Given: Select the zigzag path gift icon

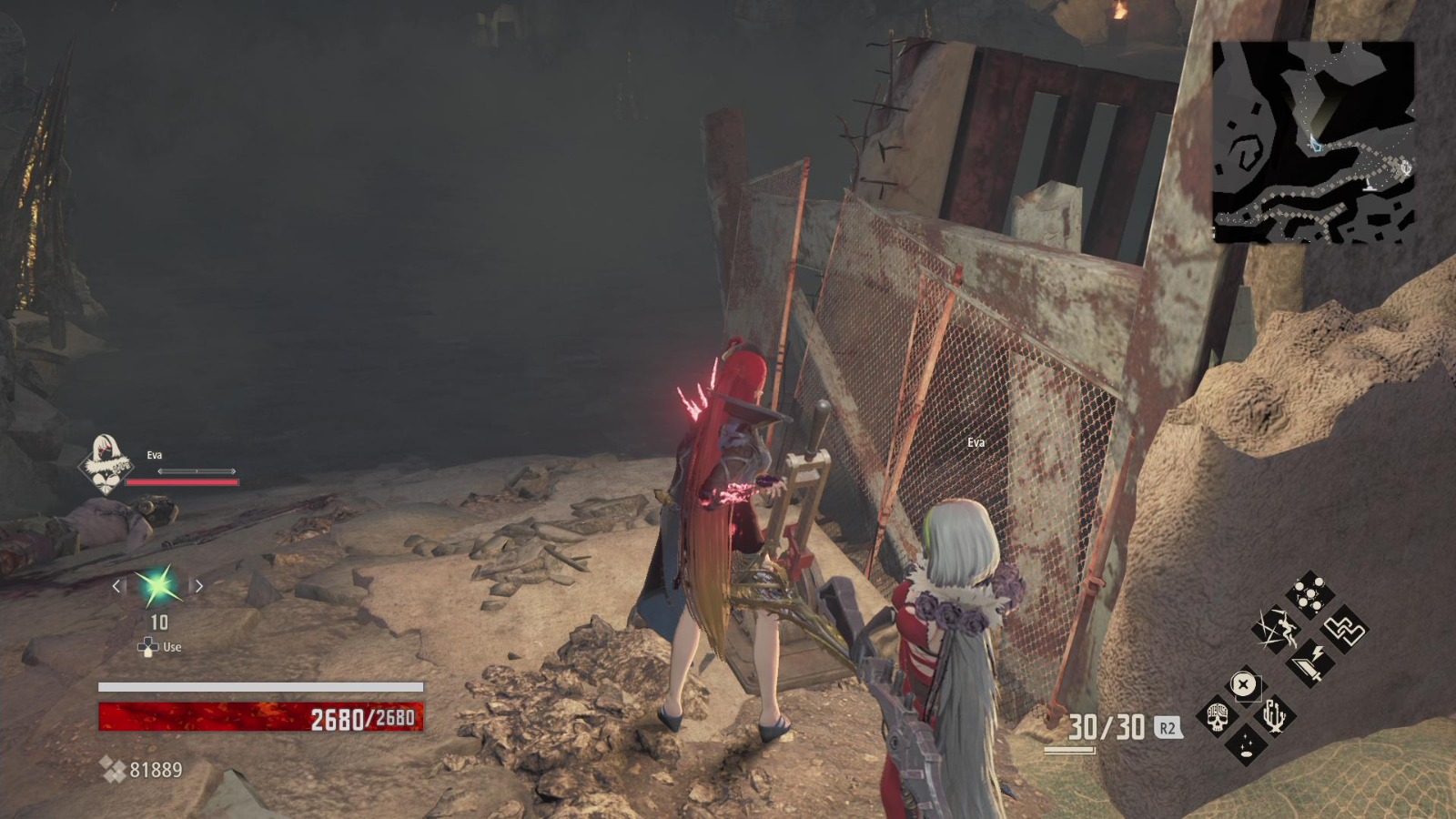Looking at the screenshot, I should coord(1344,631).
